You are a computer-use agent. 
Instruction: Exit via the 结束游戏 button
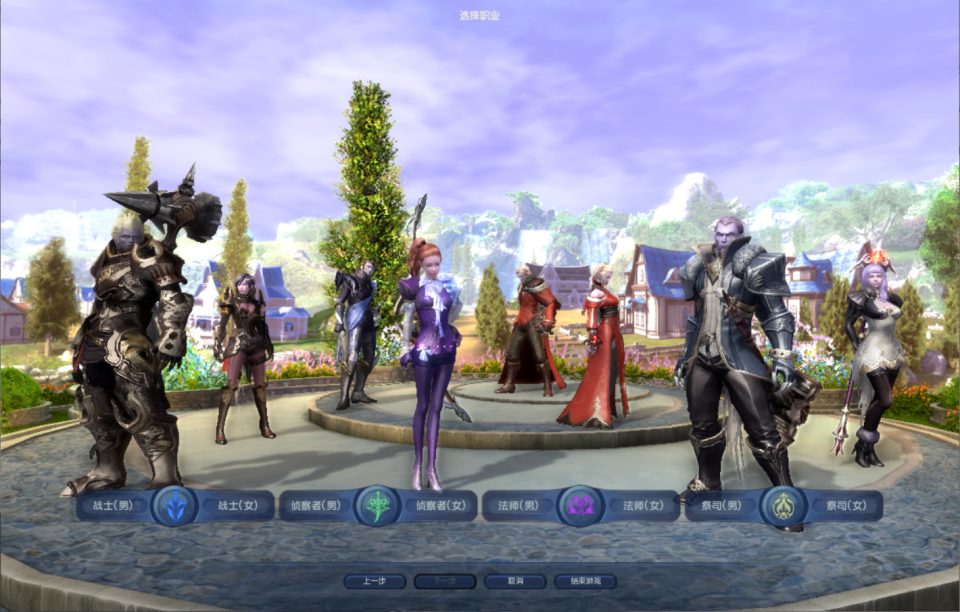(585, 581)
